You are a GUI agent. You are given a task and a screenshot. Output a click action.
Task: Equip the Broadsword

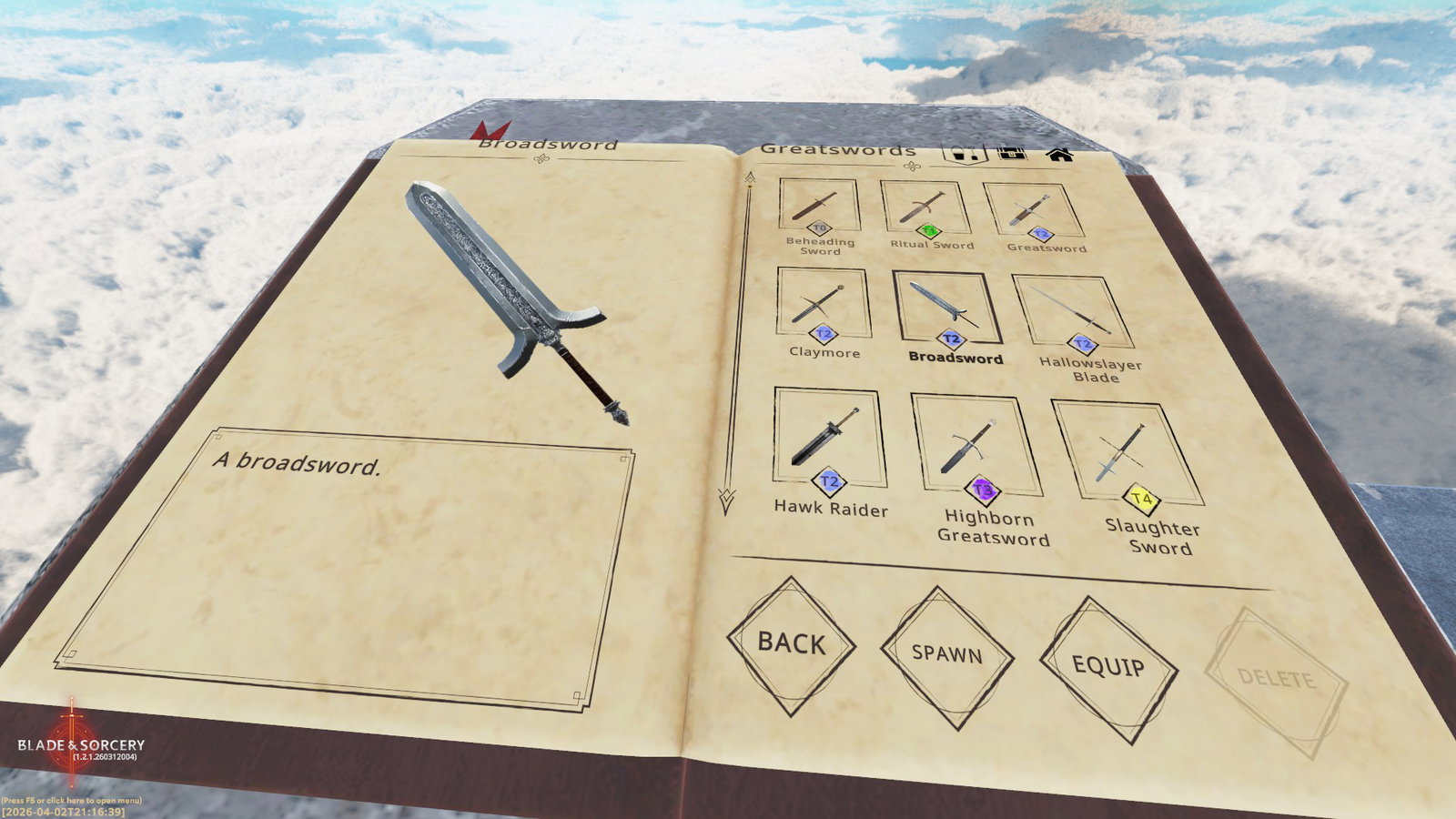pyautogui.click(x=1107, y=667)
